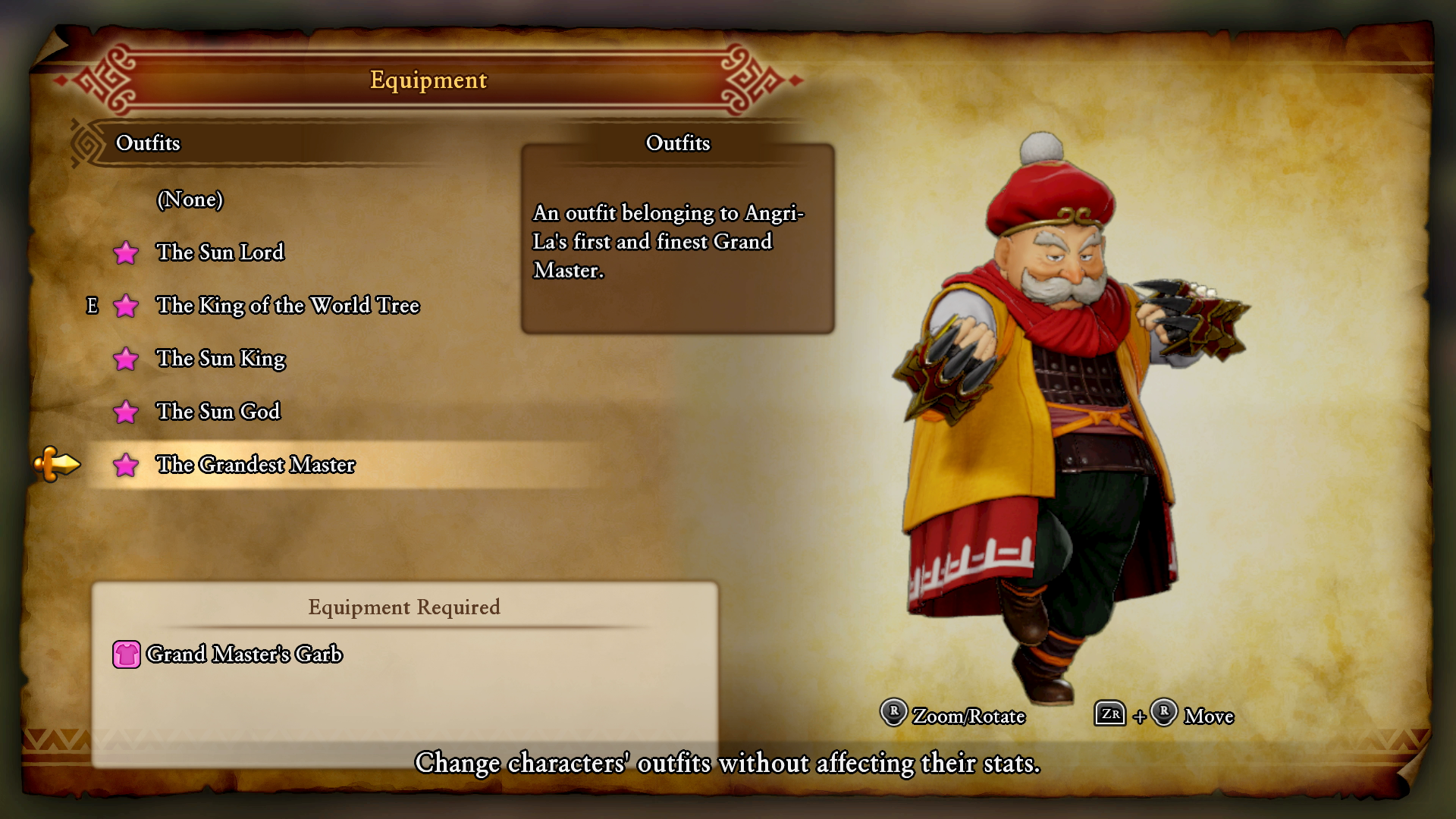Equip The Grandest Master outfit

pyautogui.click(x=256, y=465)
